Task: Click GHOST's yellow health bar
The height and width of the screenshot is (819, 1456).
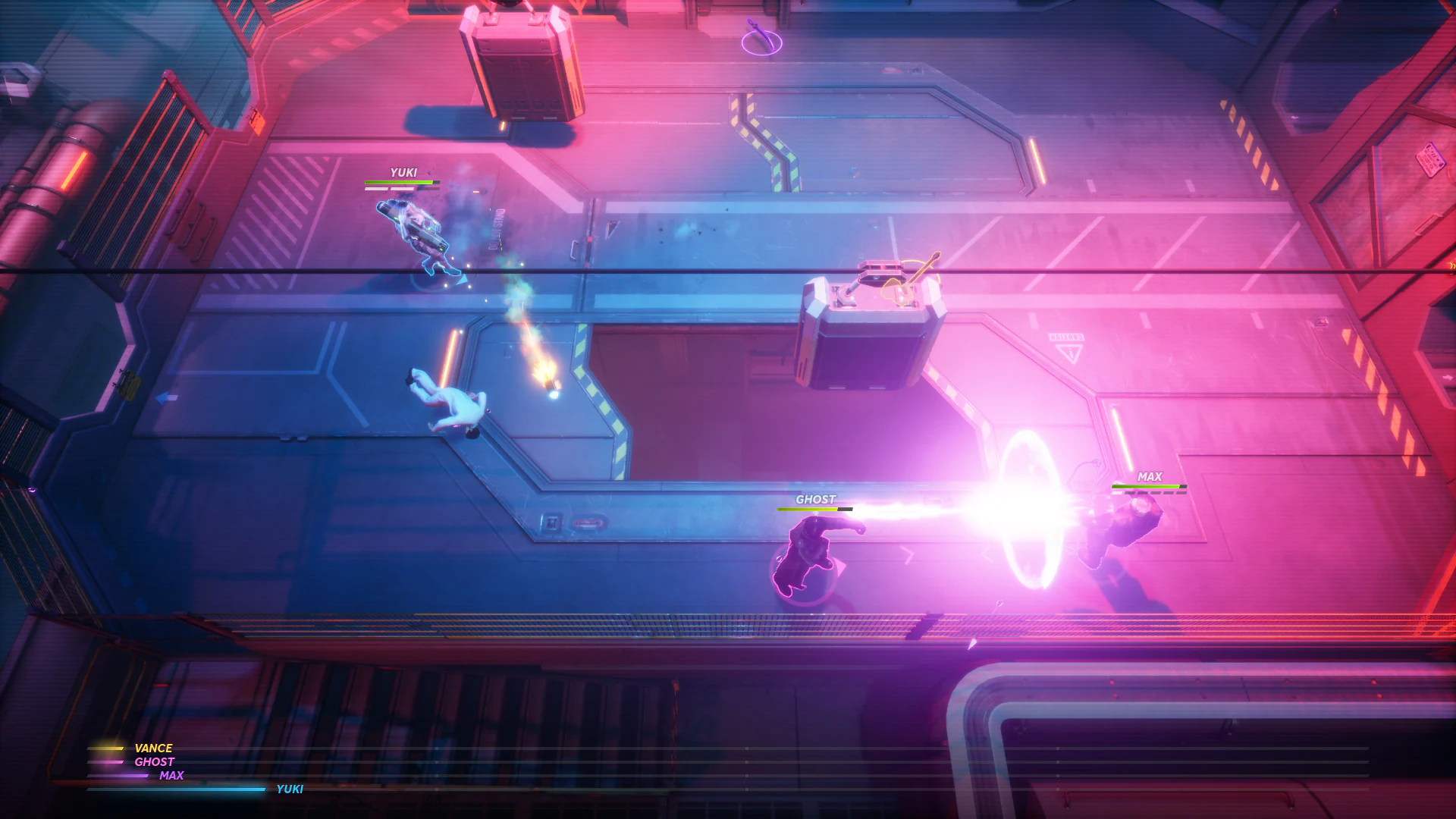Action: 814,509
